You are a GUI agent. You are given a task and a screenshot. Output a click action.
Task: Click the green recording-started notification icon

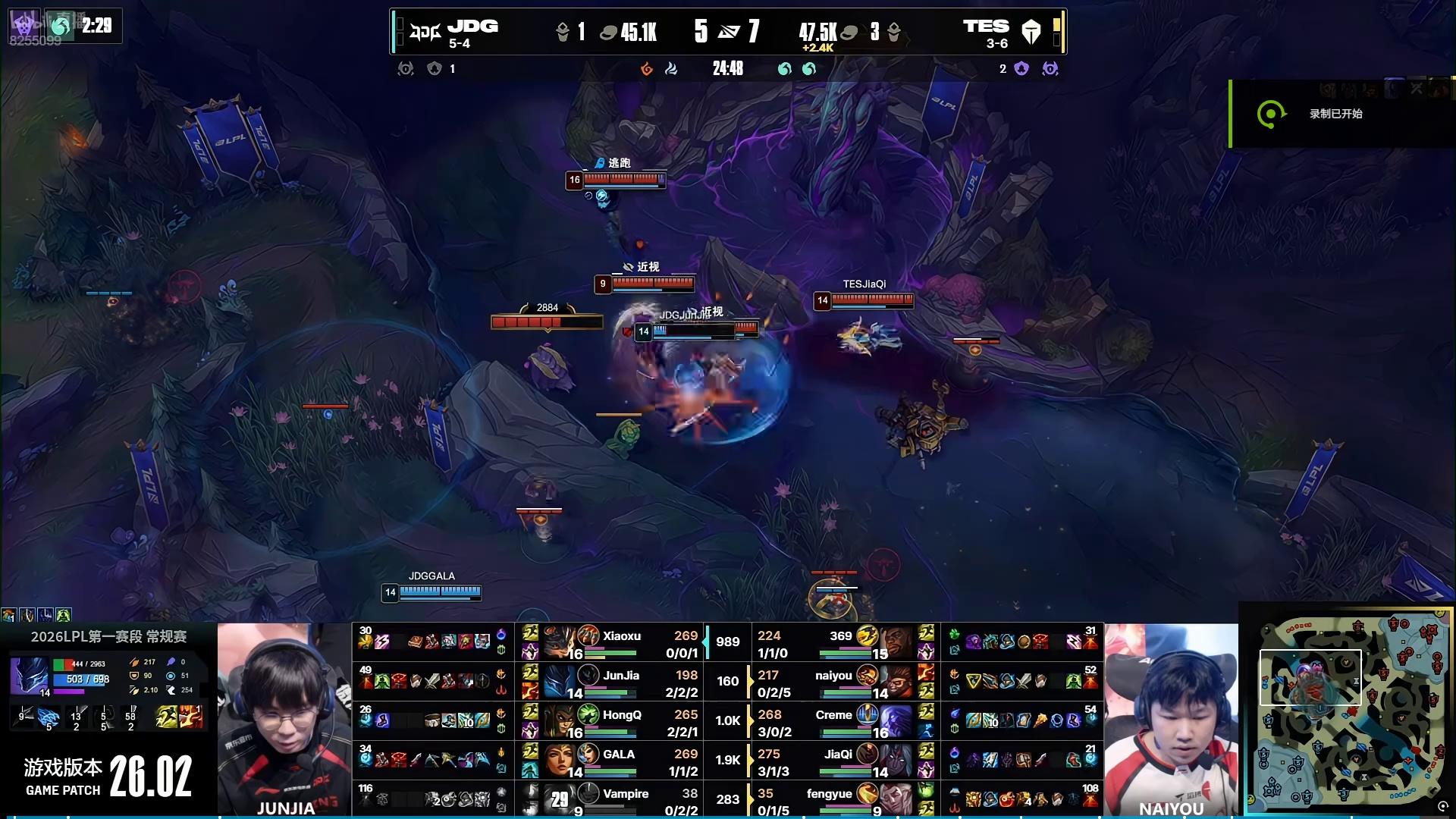[x=1271, y=114]
